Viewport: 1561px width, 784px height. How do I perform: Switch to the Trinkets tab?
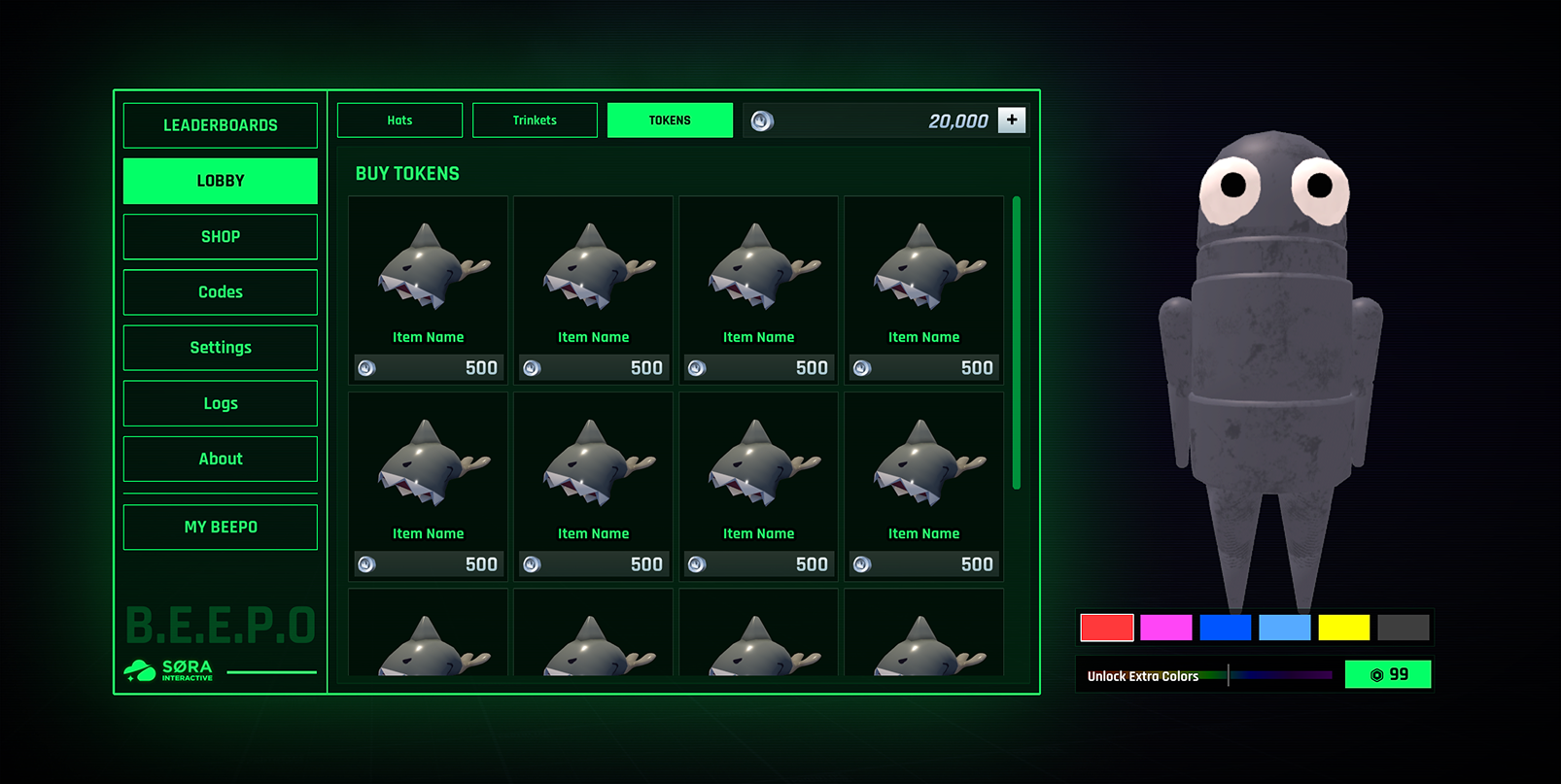[x=535, y=120]
